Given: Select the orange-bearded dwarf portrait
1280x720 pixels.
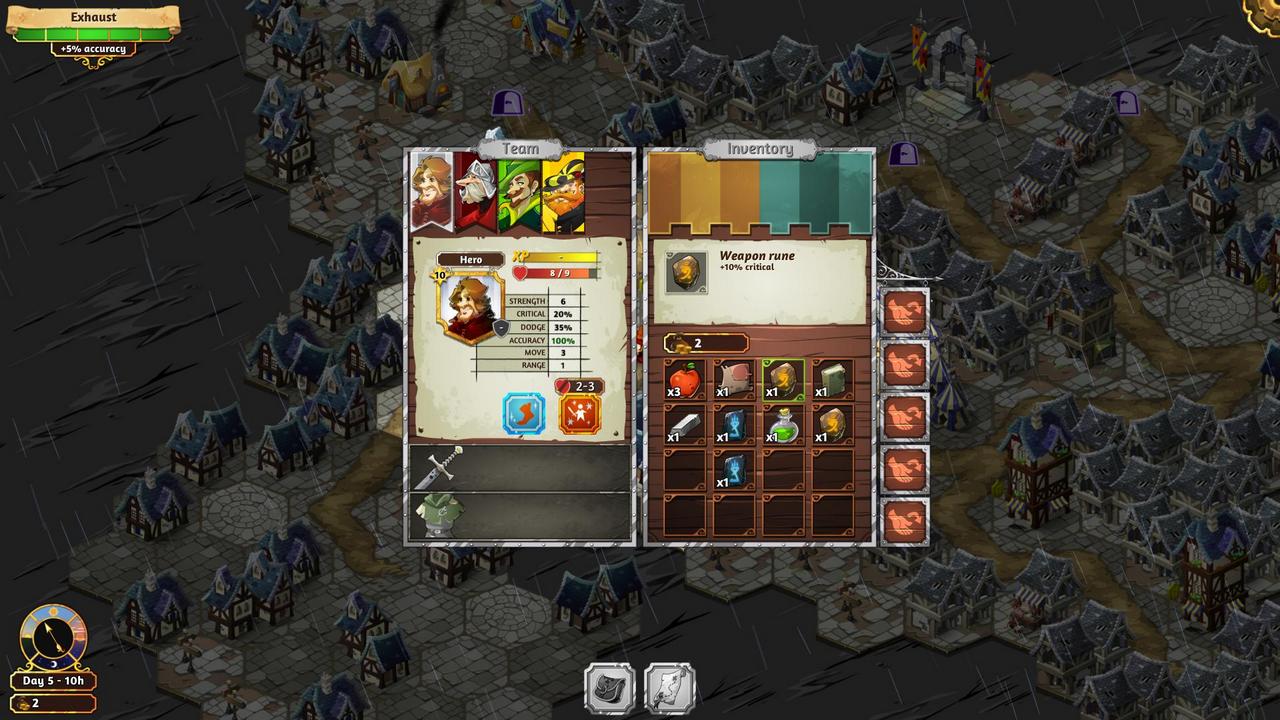Looking at the screenshot, I should (x=564, y=190).
